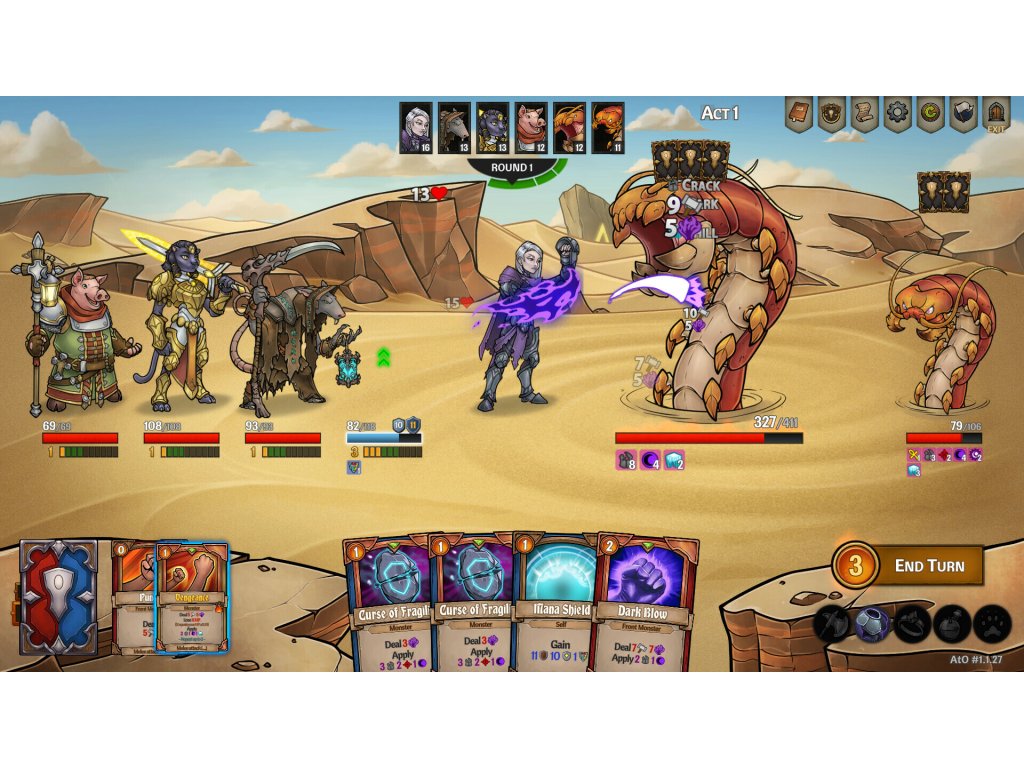Click the armor equipment slot icon
1024x768 pixels.
(x=872, y=624)
